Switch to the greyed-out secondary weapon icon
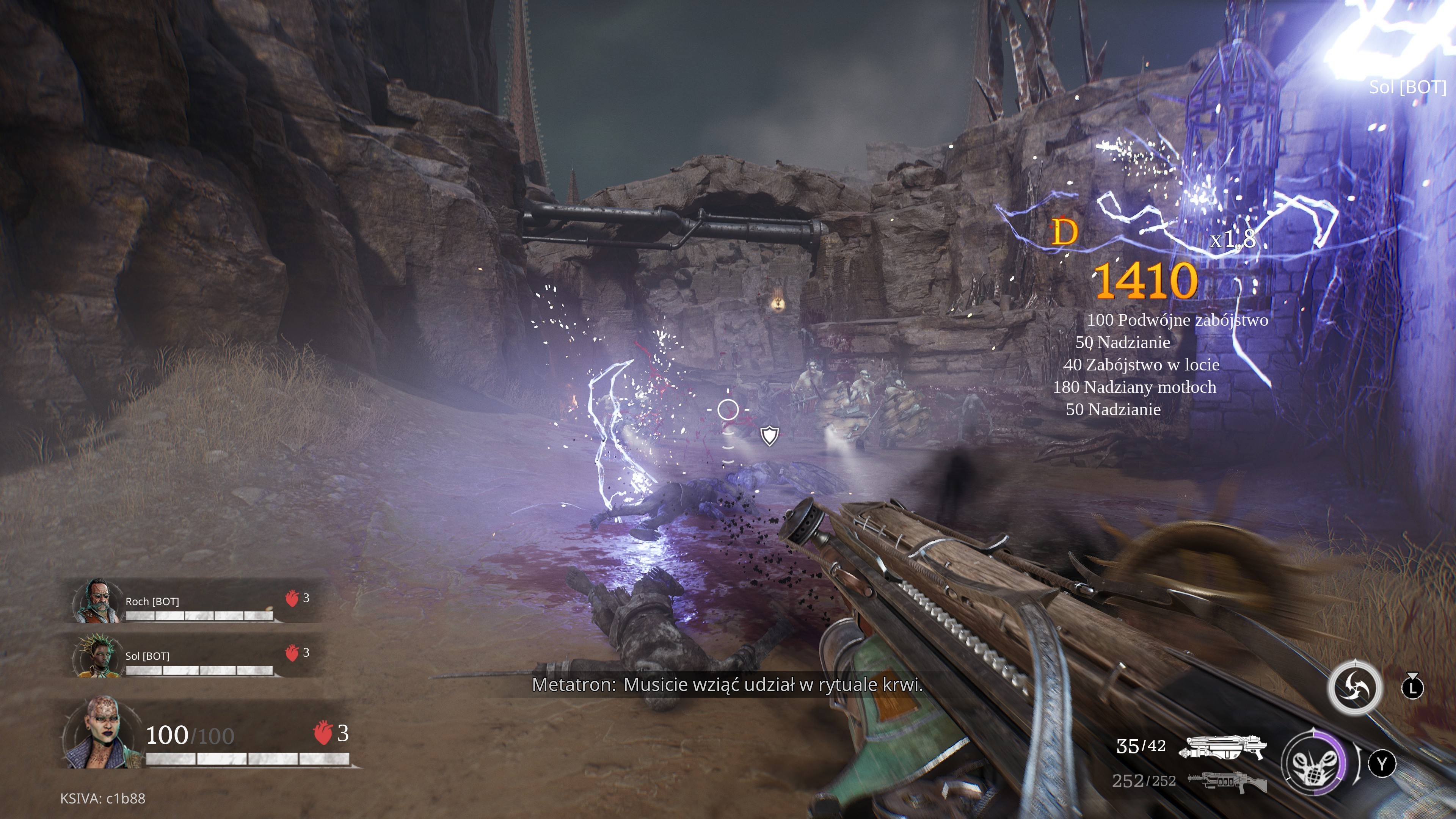Viewport: 1456px width, 819px height. 1227,782
